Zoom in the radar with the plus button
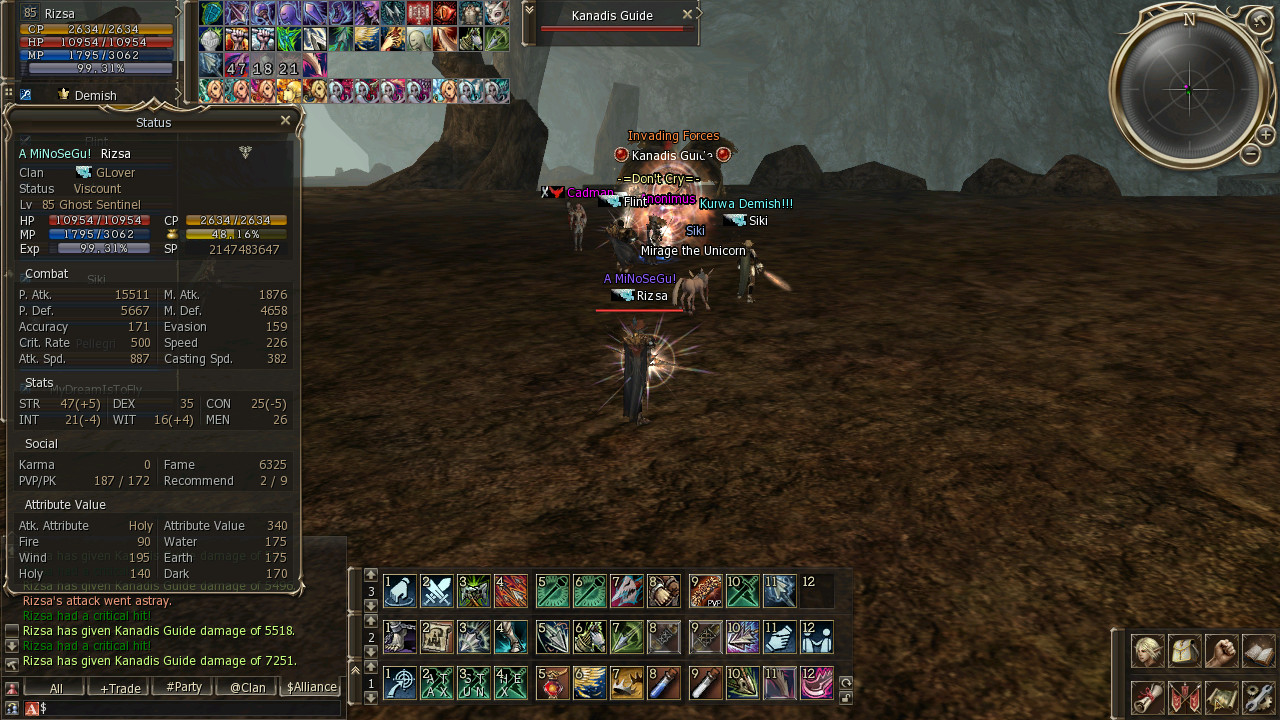The height and width of the screenshot is (720, 1280). [x=1265, y=135]
